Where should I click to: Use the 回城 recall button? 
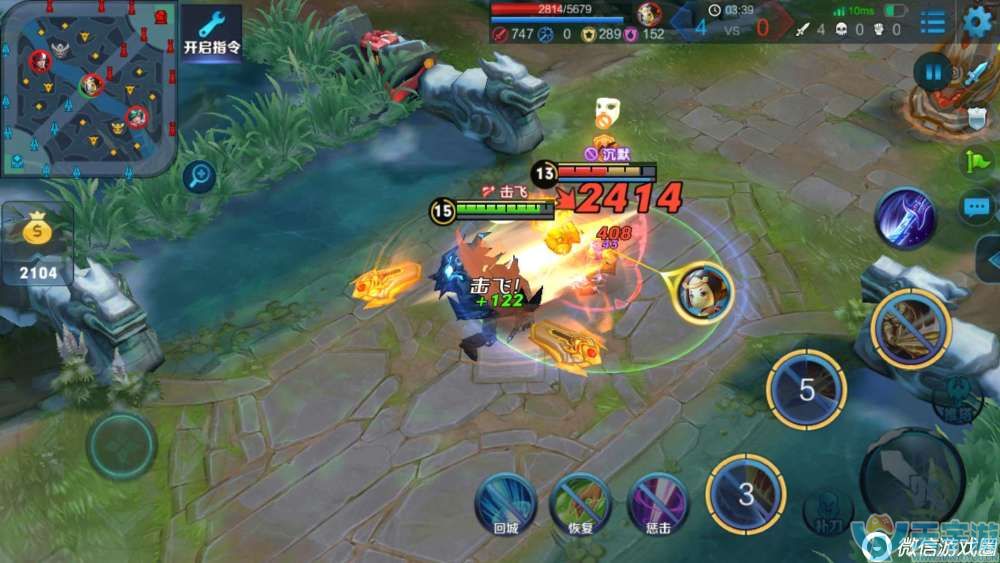505,503
